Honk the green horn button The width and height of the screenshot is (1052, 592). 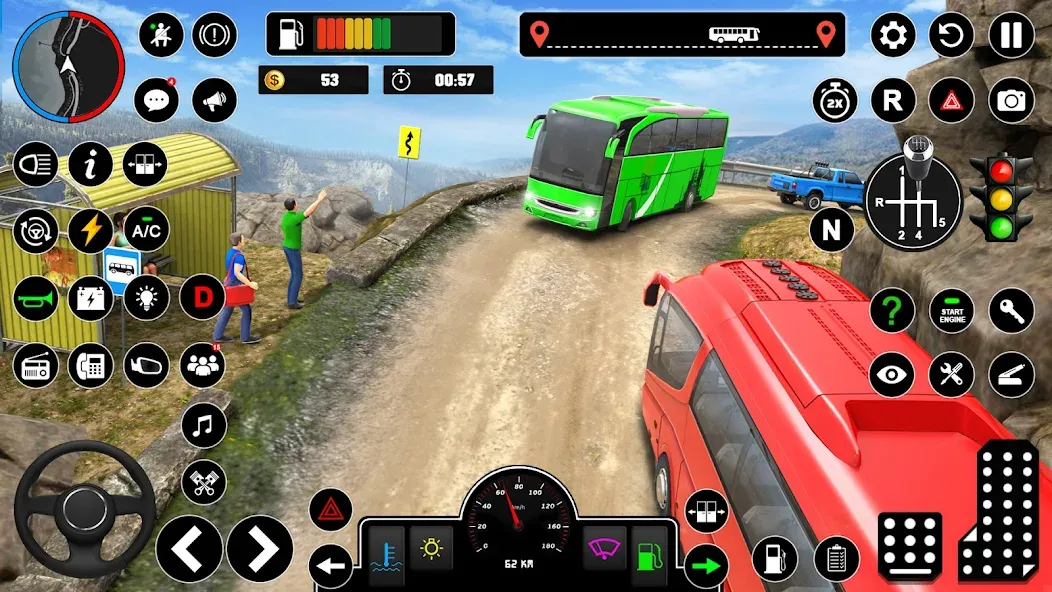click(35, 298)
